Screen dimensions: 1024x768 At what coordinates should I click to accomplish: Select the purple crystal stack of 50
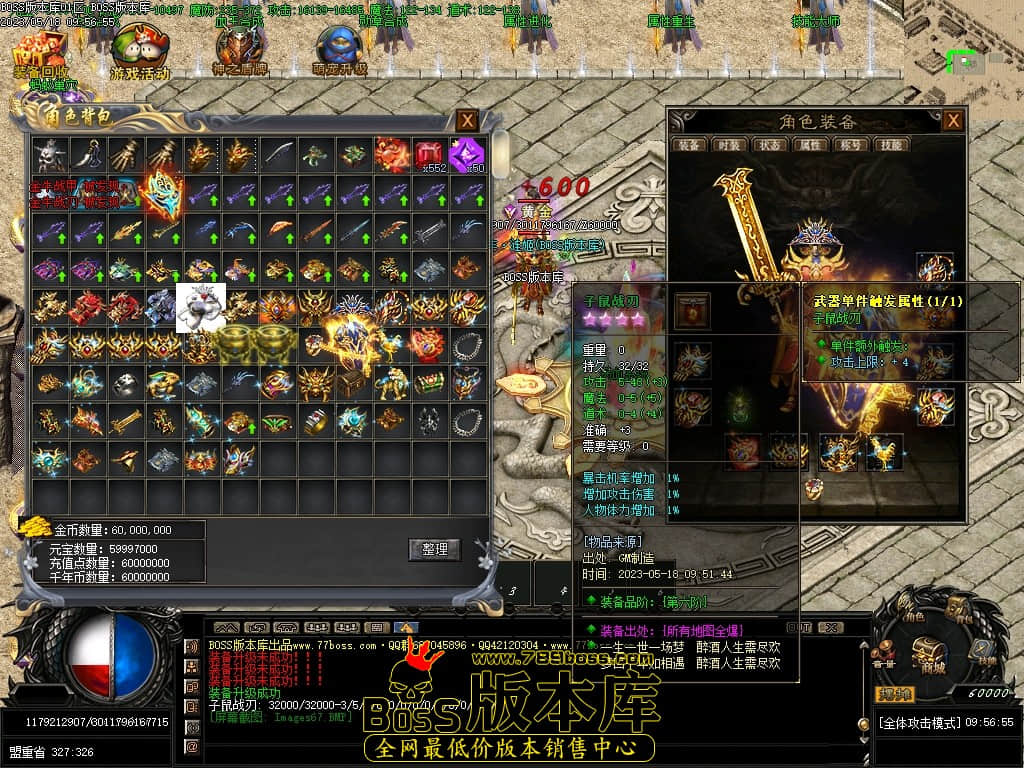click(465, 155)
